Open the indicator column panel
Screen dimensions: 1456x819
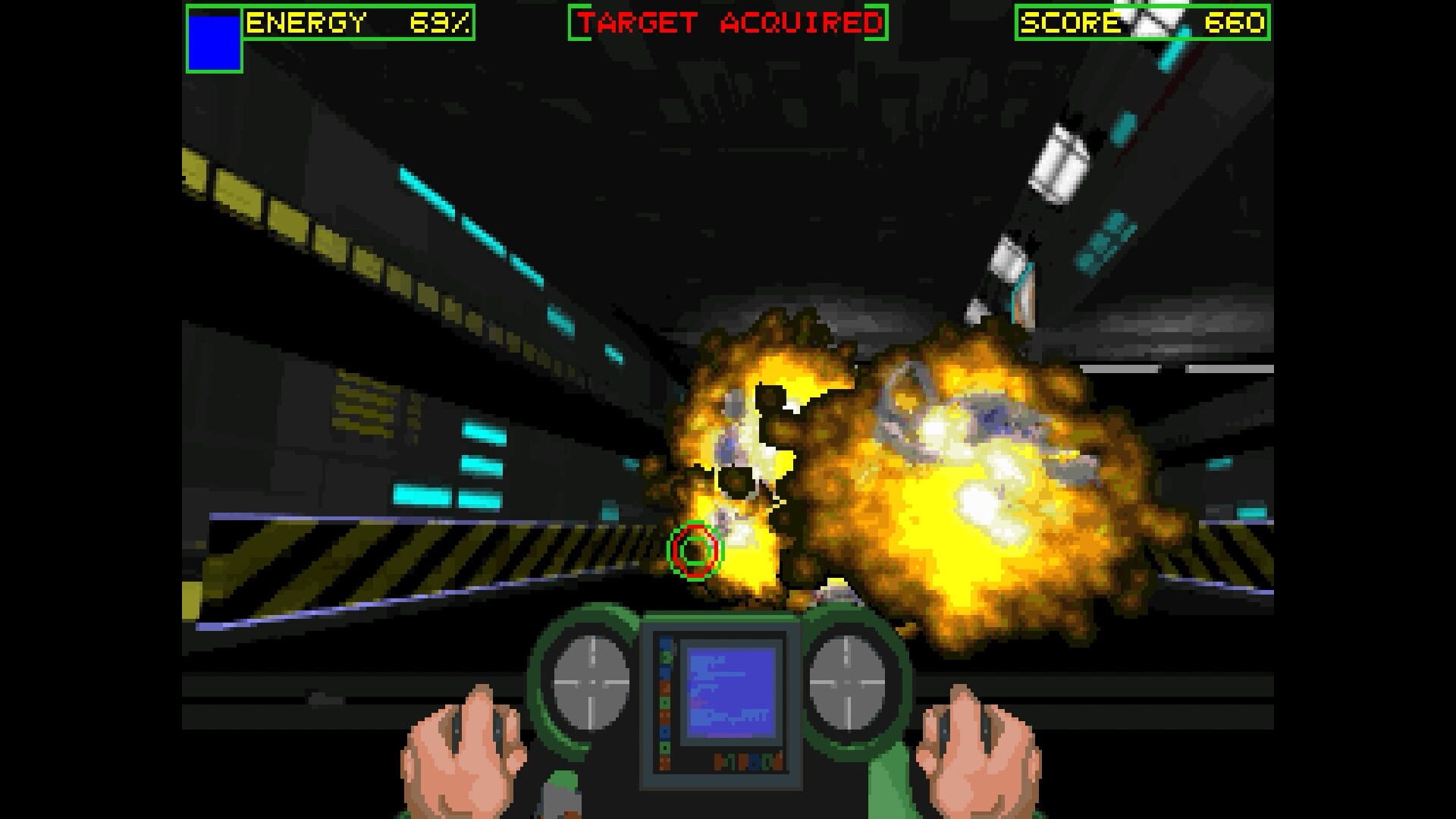tap(665, 701)
